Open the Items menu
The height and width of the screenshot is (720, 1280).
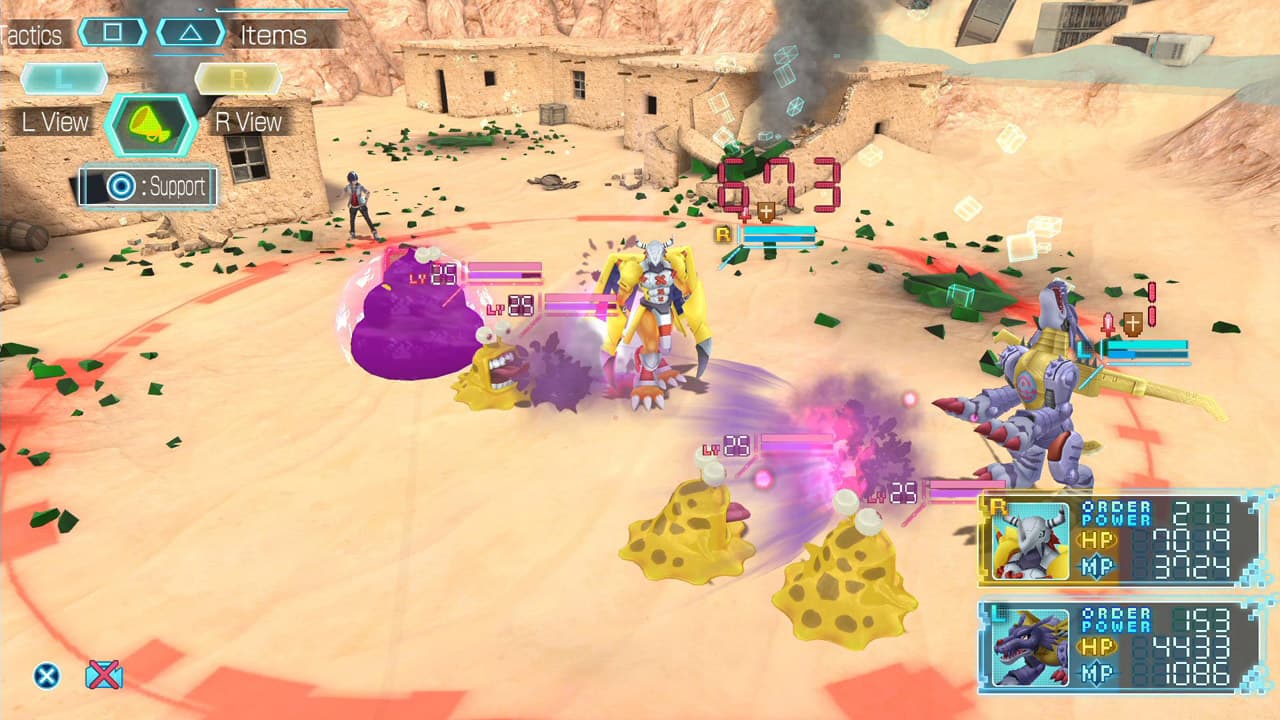tap(273, 36)
